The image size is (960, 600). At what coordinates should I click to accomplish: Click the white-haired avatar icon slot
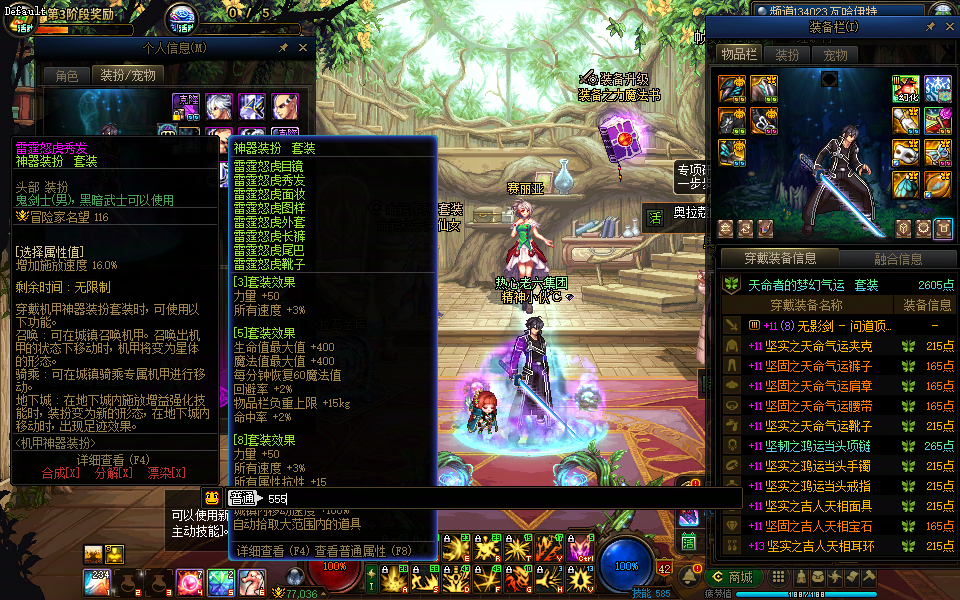pos(218,105)
